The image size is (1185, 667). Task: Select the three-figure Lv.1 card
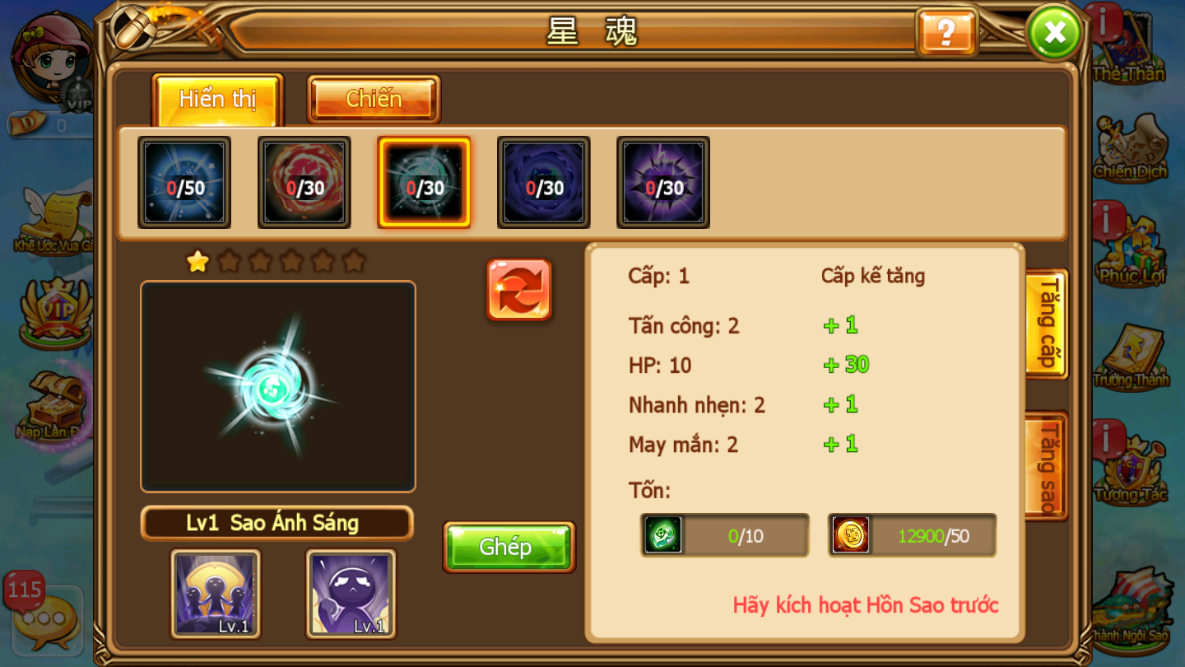tap(215, 593)
